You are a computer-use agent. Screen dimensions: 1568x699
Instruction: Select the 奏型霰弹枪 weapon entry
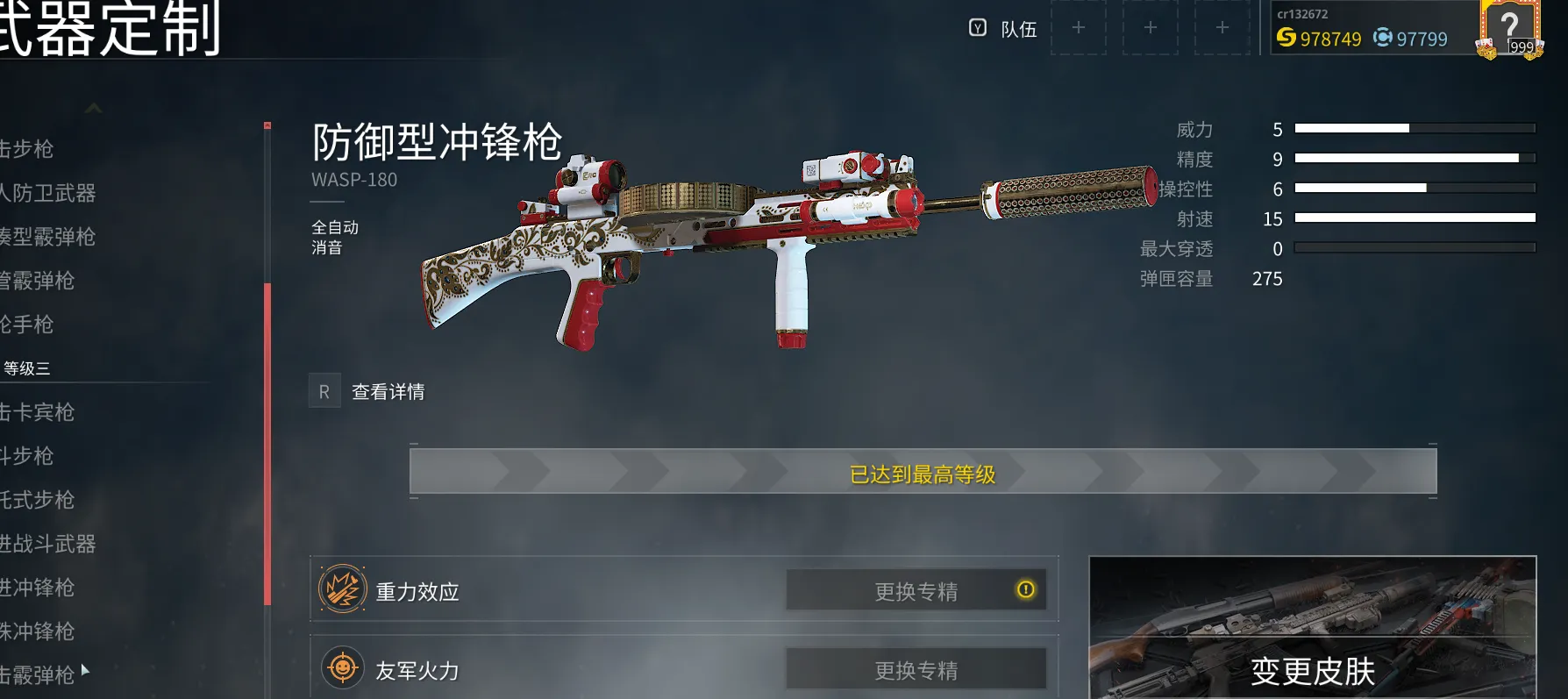(x=48, y=237)
